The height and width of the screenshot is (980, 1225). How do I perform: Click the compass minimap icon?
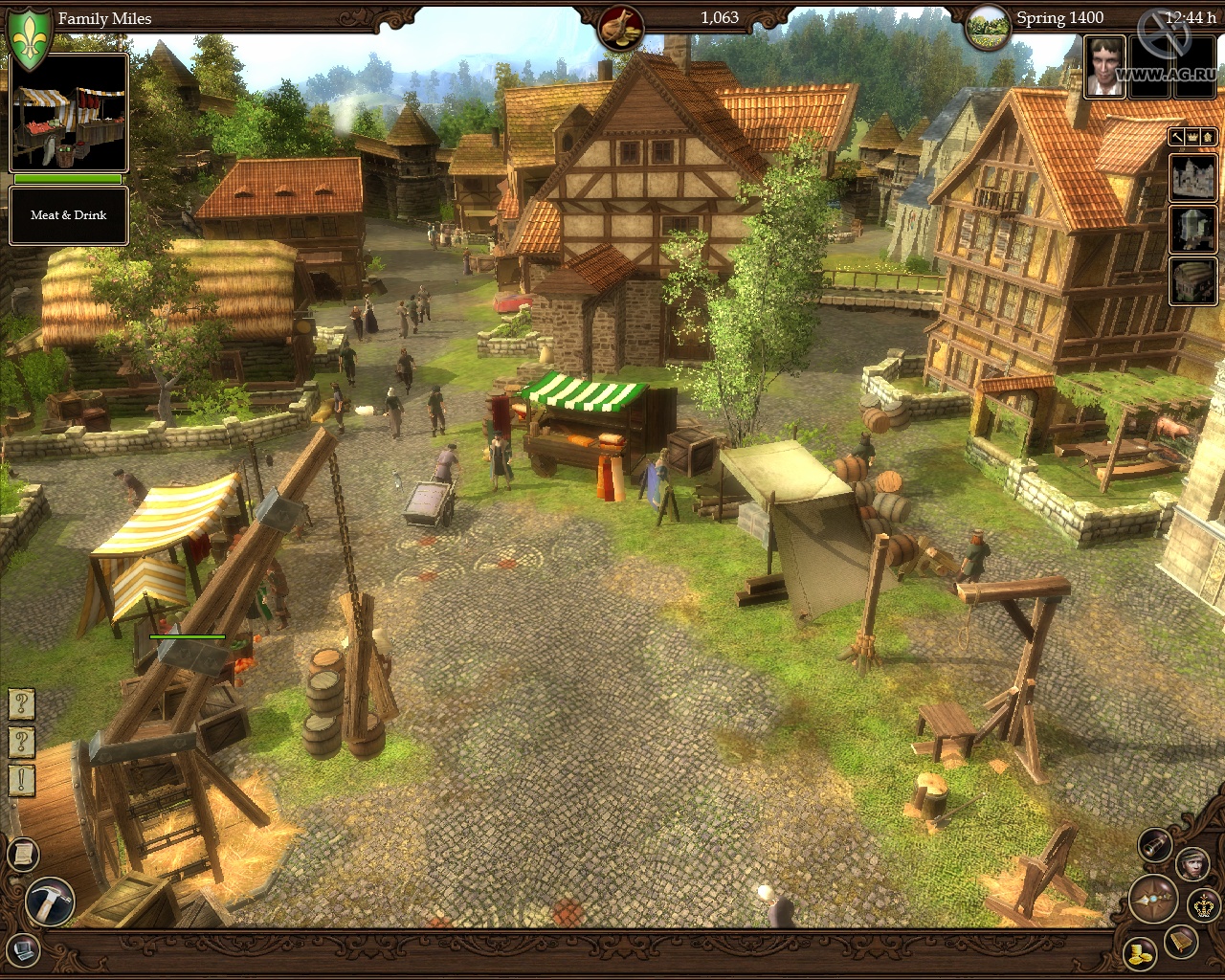(1153, 901)
